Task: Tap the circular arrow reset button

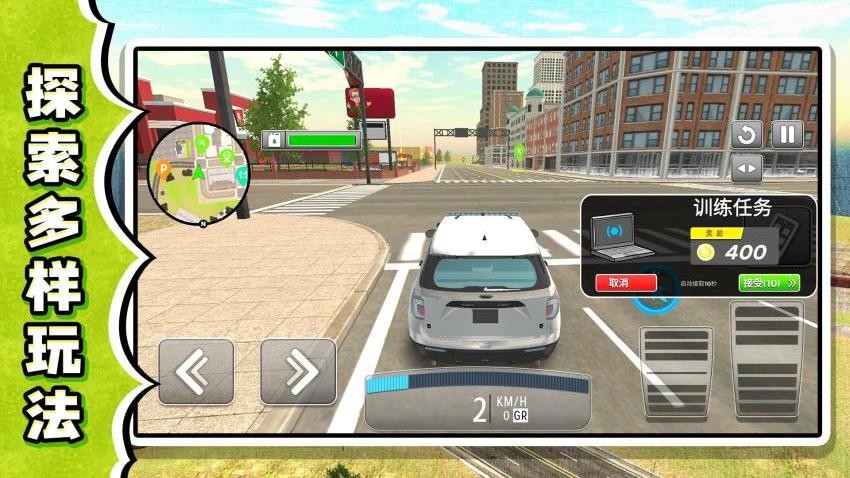Action: click(x=746, y=135)
